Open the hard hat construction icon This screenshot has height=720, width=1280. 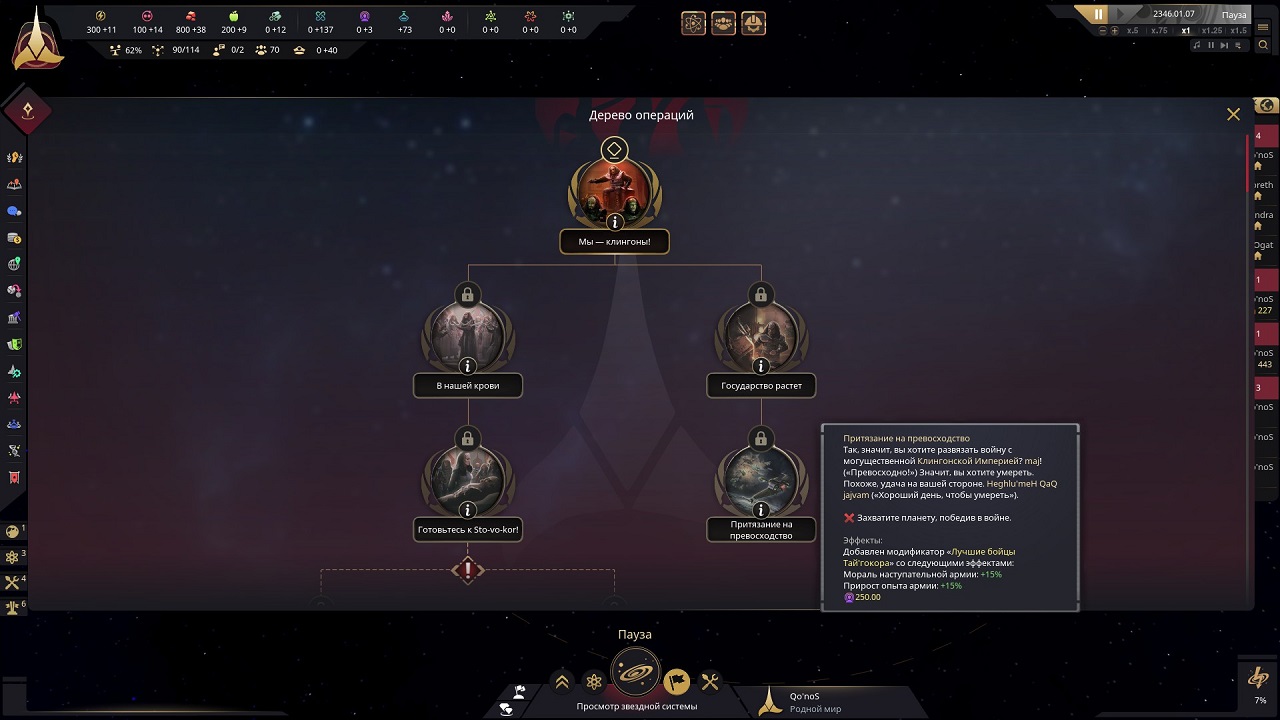click(754, 23)
